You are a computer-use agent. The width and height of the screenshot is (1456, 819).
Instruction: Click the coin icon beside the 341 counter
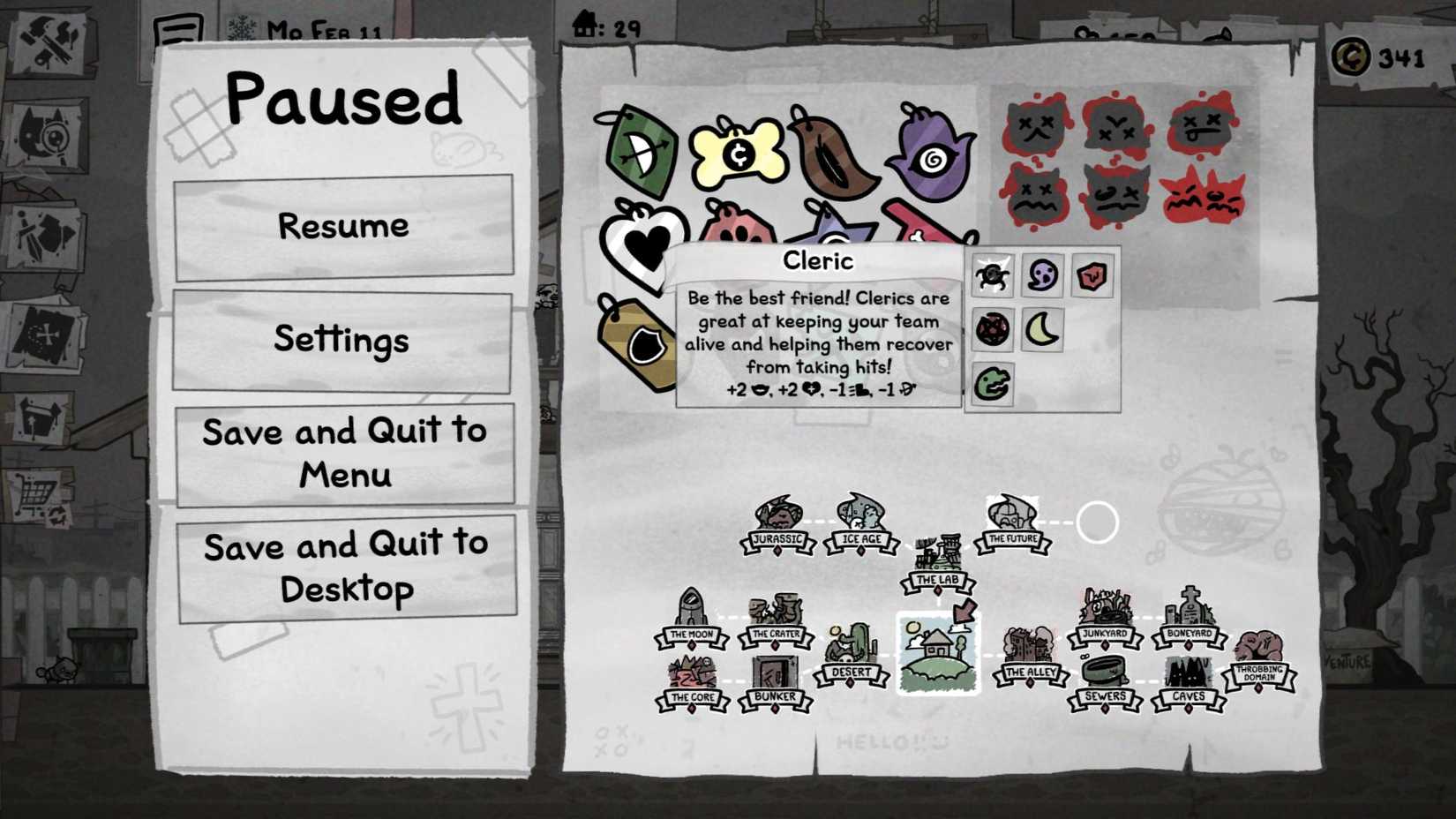pos(1350,55)
